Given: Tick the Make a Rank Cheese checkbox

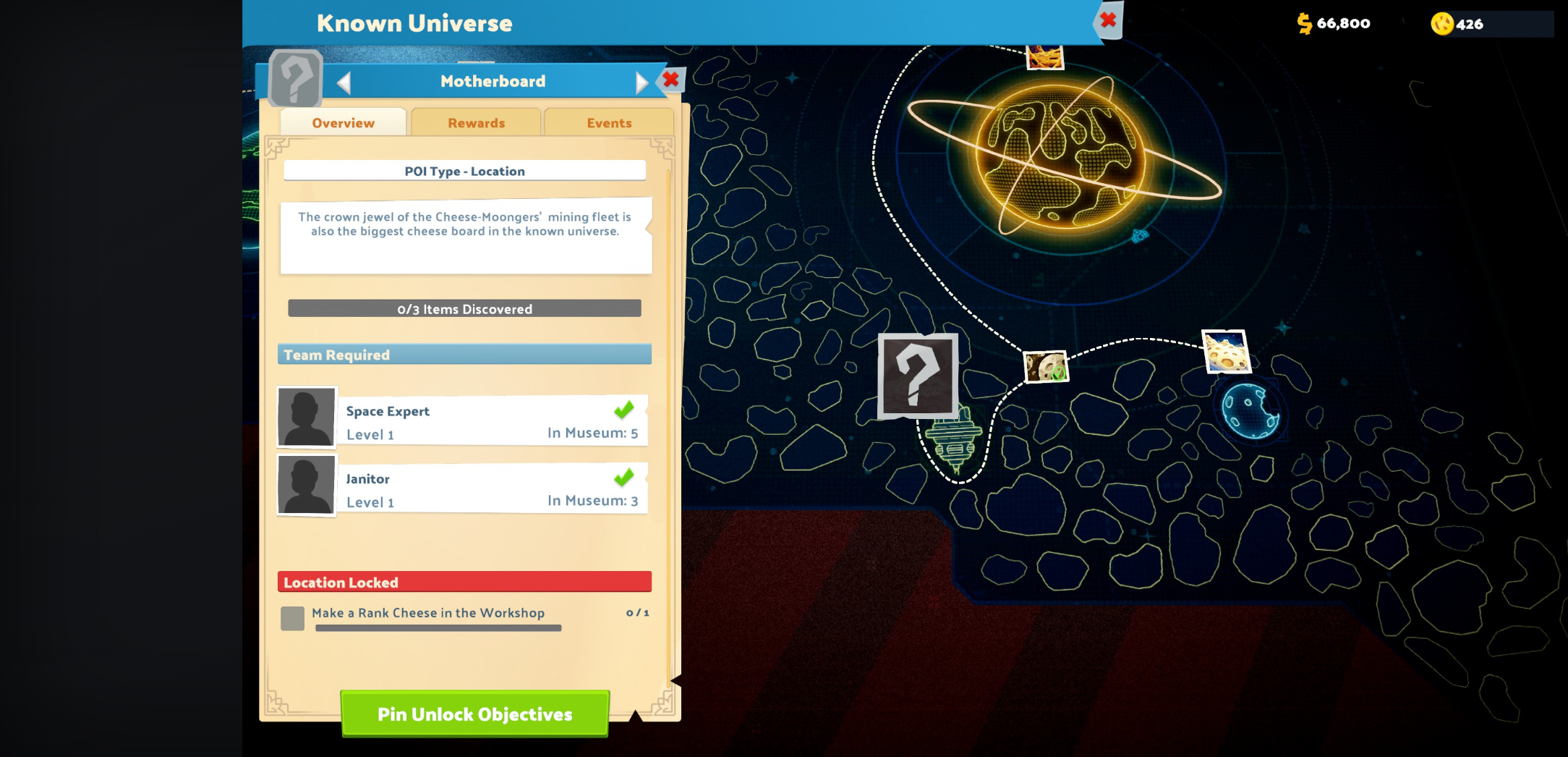Looking at the screenshot, I should point(292,617).
